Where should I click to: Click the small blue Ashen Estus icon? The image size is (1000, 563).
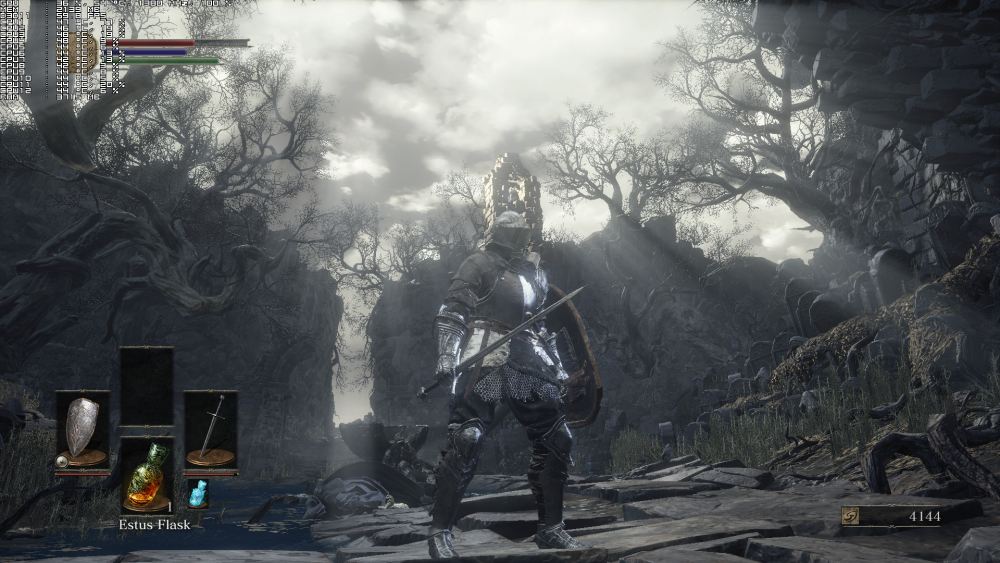197,493
